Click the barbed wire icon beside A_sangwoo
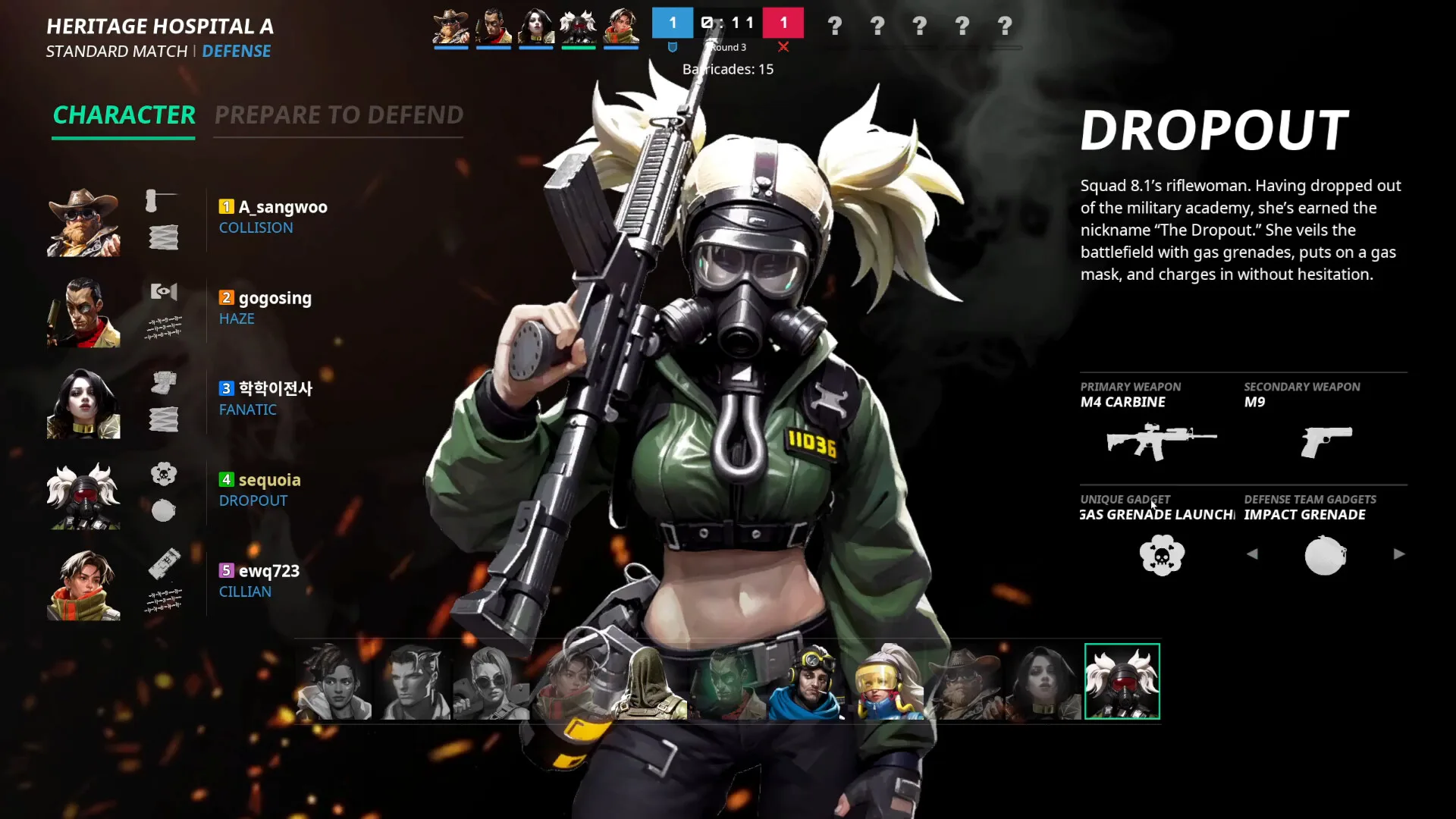 (x=164, y=236)
